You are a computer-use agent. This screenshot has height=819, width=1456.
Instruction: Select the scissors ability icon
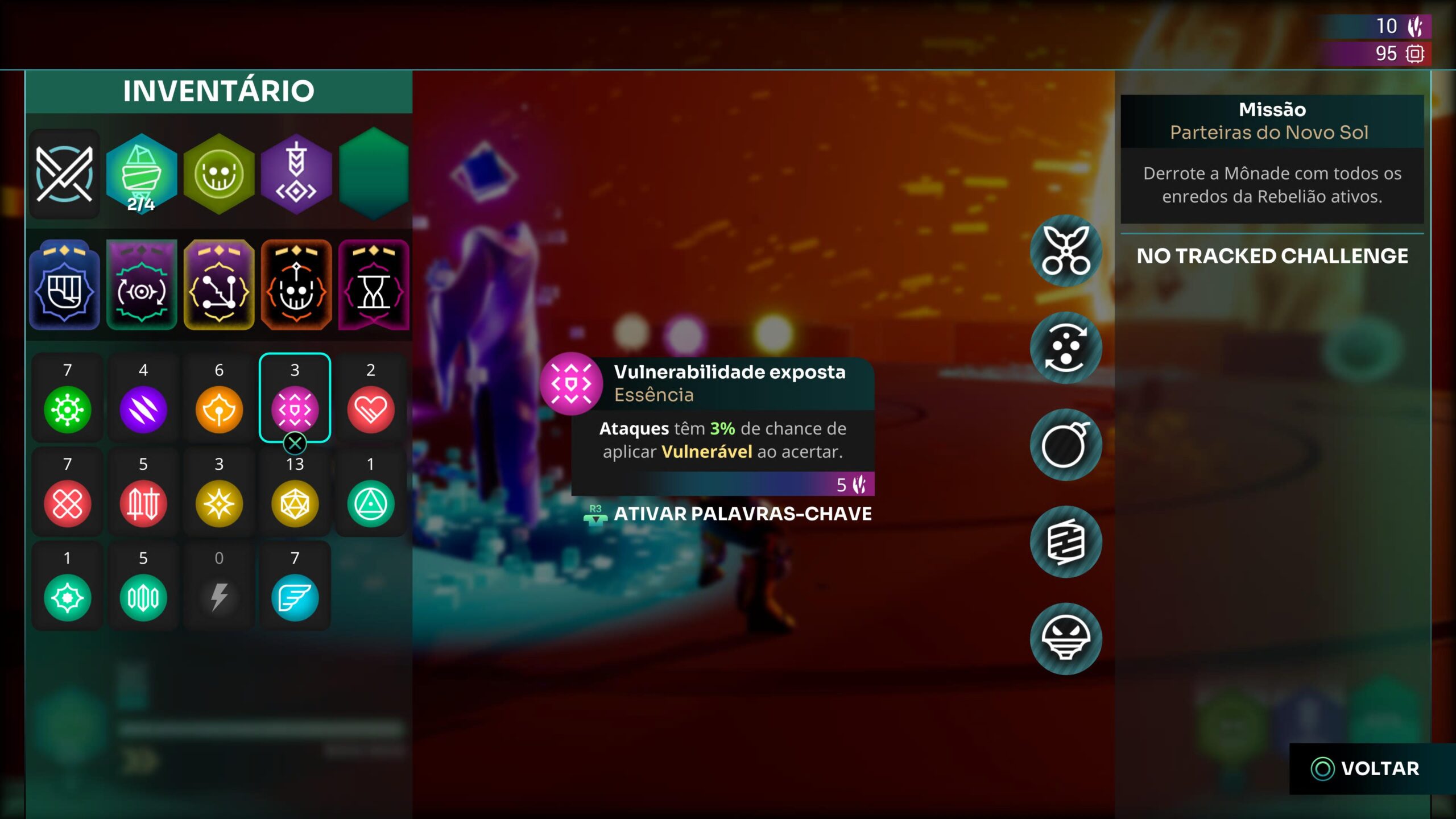(1066, 251)
